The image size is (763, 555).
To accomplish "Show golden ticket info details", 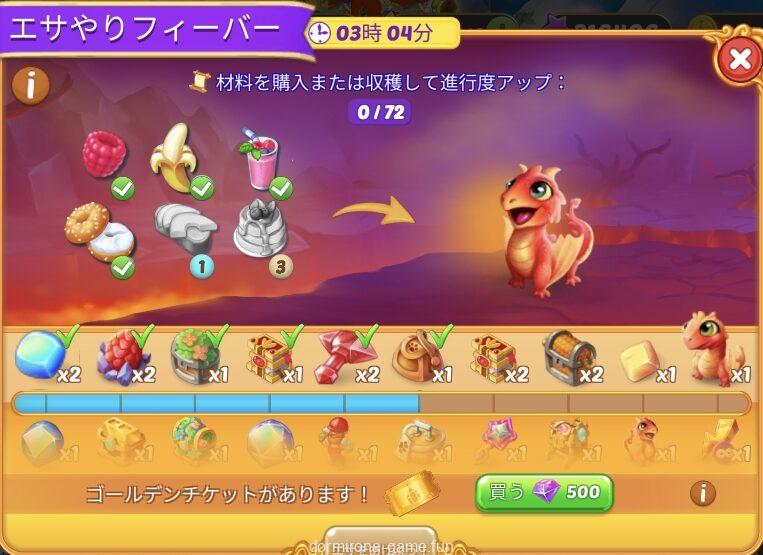I will pos(703,492).
